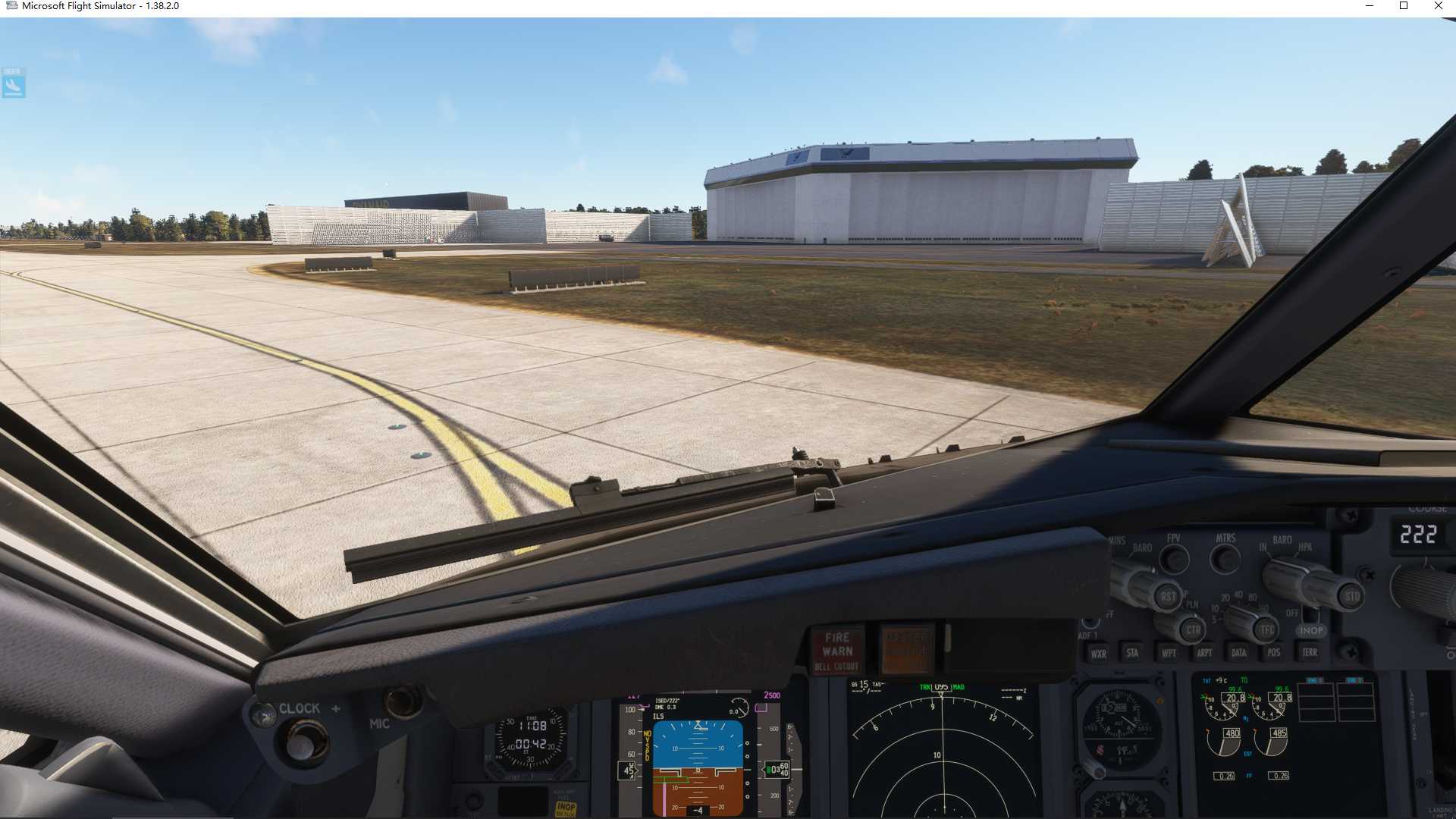Screen dimensions: 1456x819
Task: Maximize the Microsoft Flight Simulator window
Action: coord(1404,6)
